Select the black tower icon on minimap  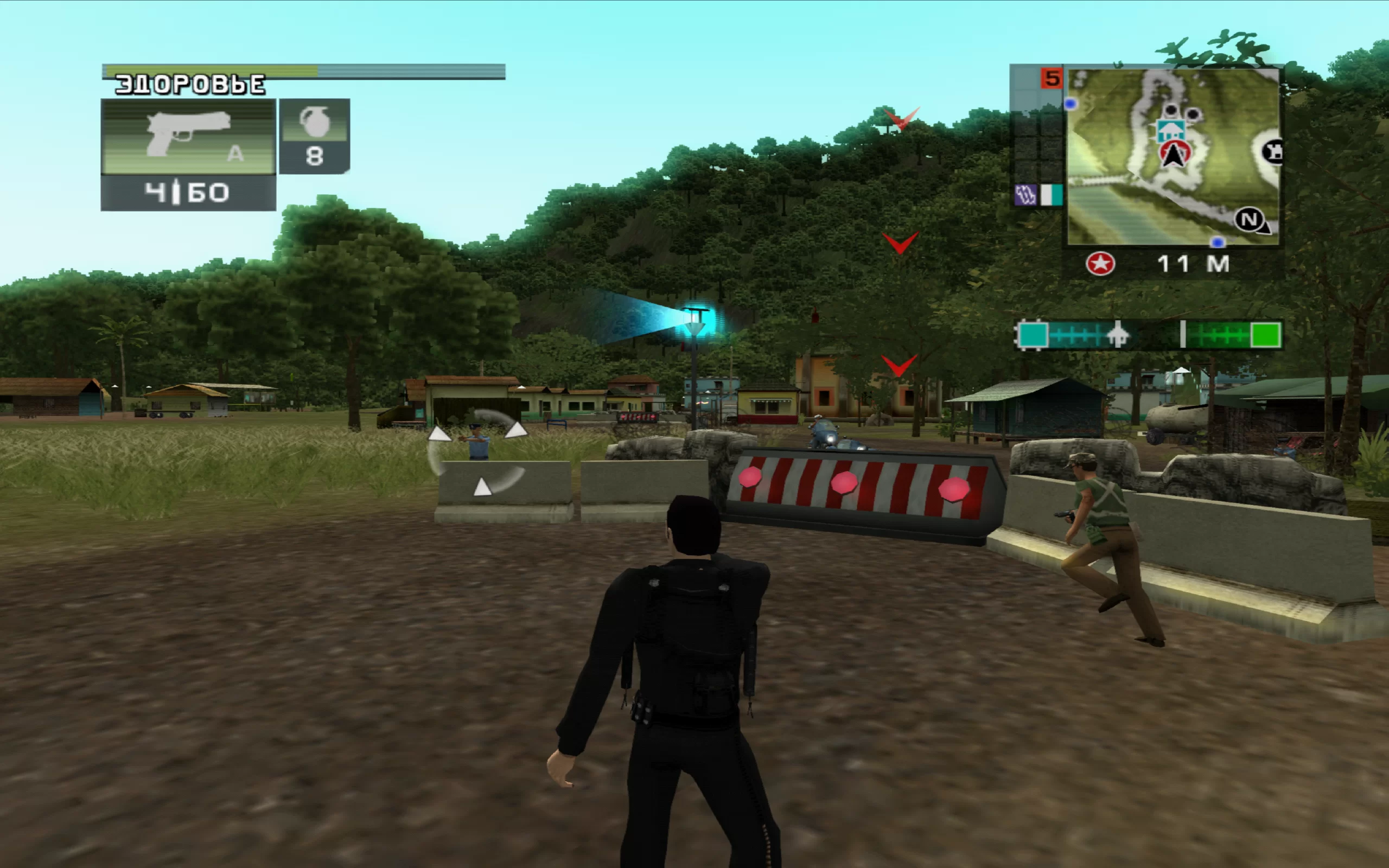[1272, 152]
